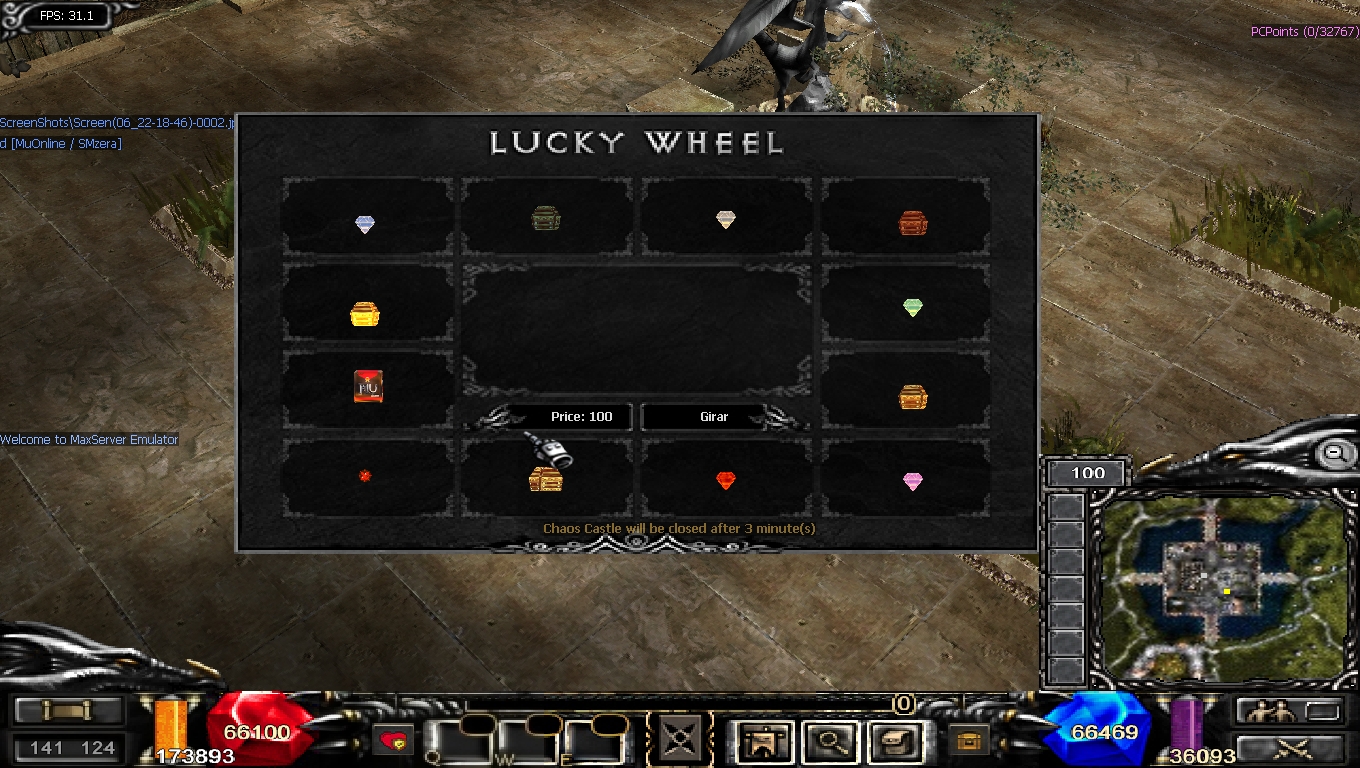The width and height of the screenshot is (1360, 768).
Task: Select the crossed X skill slot
Action: pyautogui.click(x=680, y=741)
